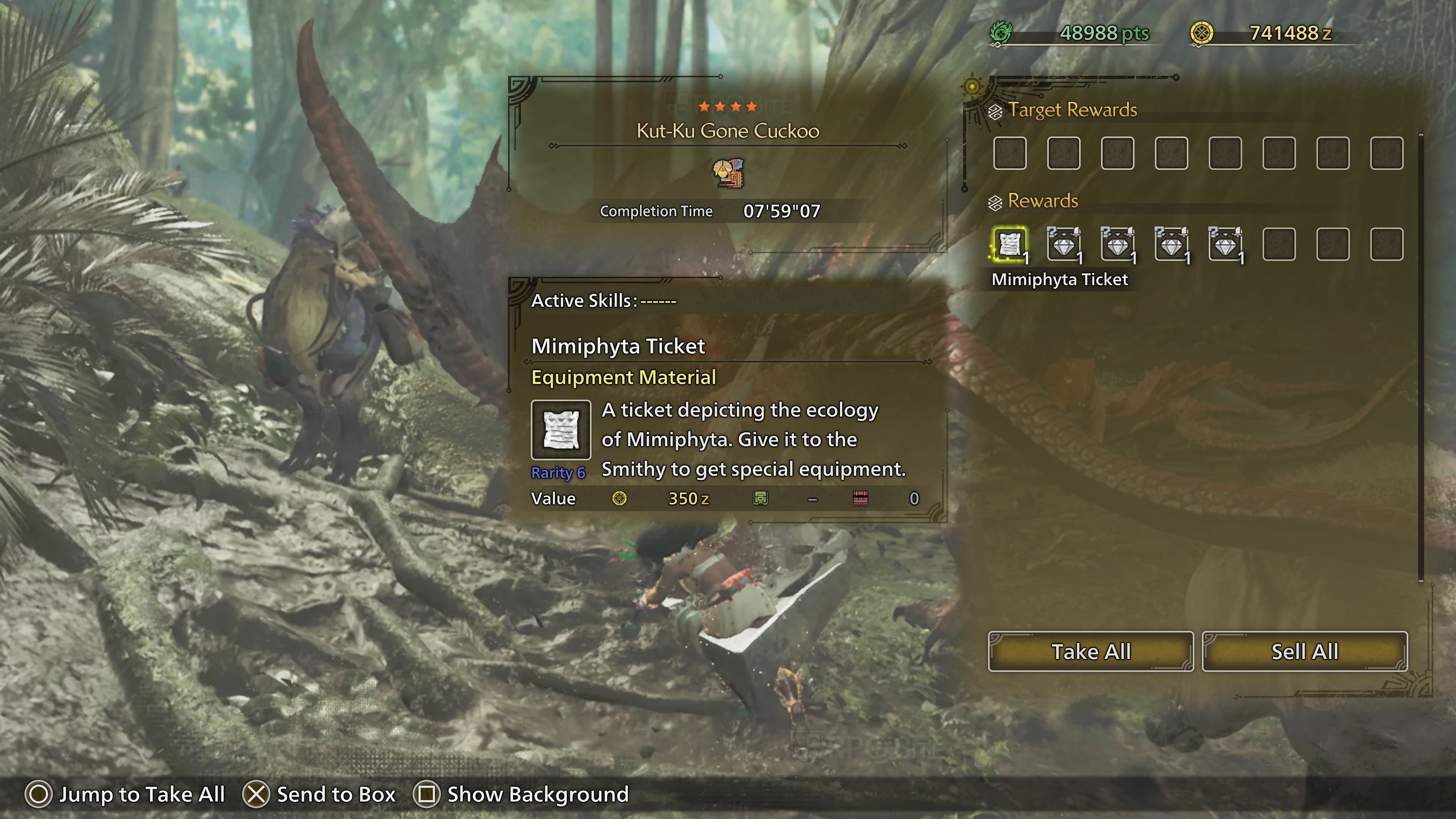The image size is (1456, 819).
Task: Select the Mimiphyta Ticket reward icon
Action: (1010, 245)
